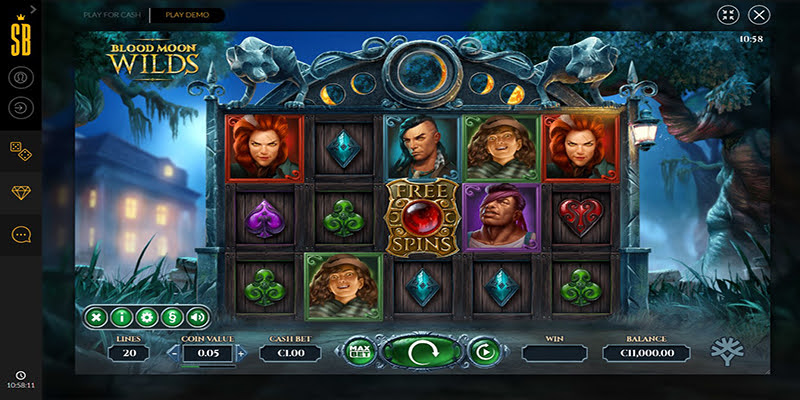The height and width of the screenshot is (400, 800).
Task: Click the login arrow icon in sidebar
Action: pyautogui.click(x=20, y=107)
